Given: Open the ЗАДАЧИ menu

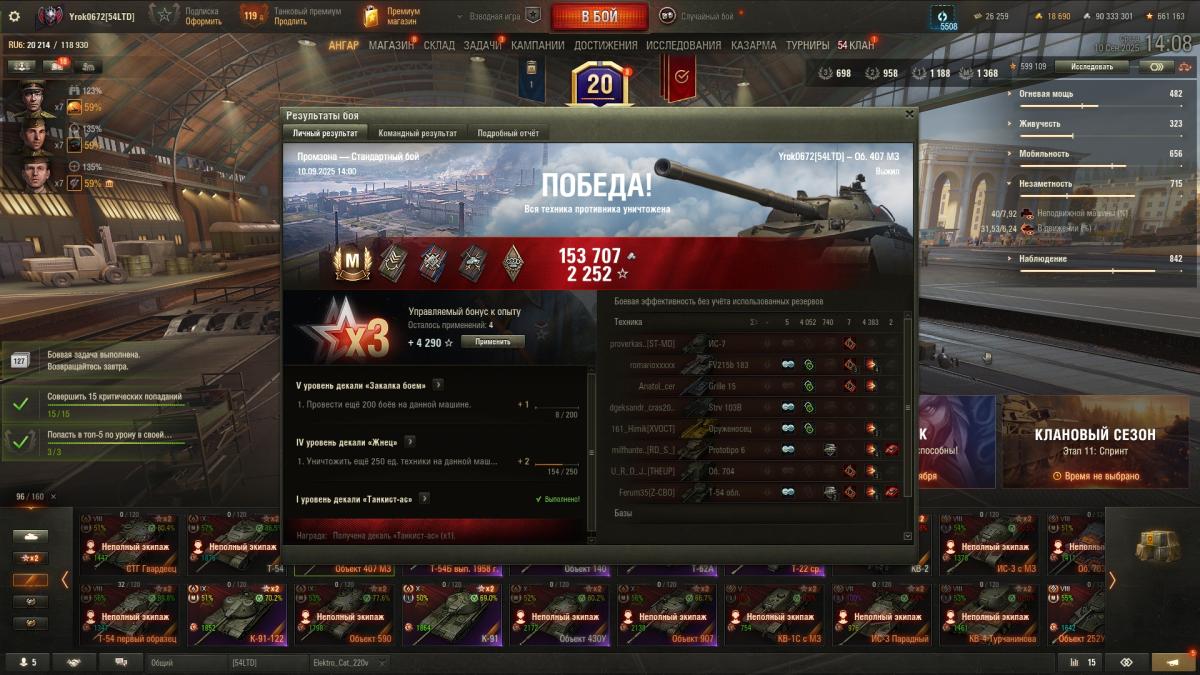Looking at the screenshot, I should click(x=482, y=45).
